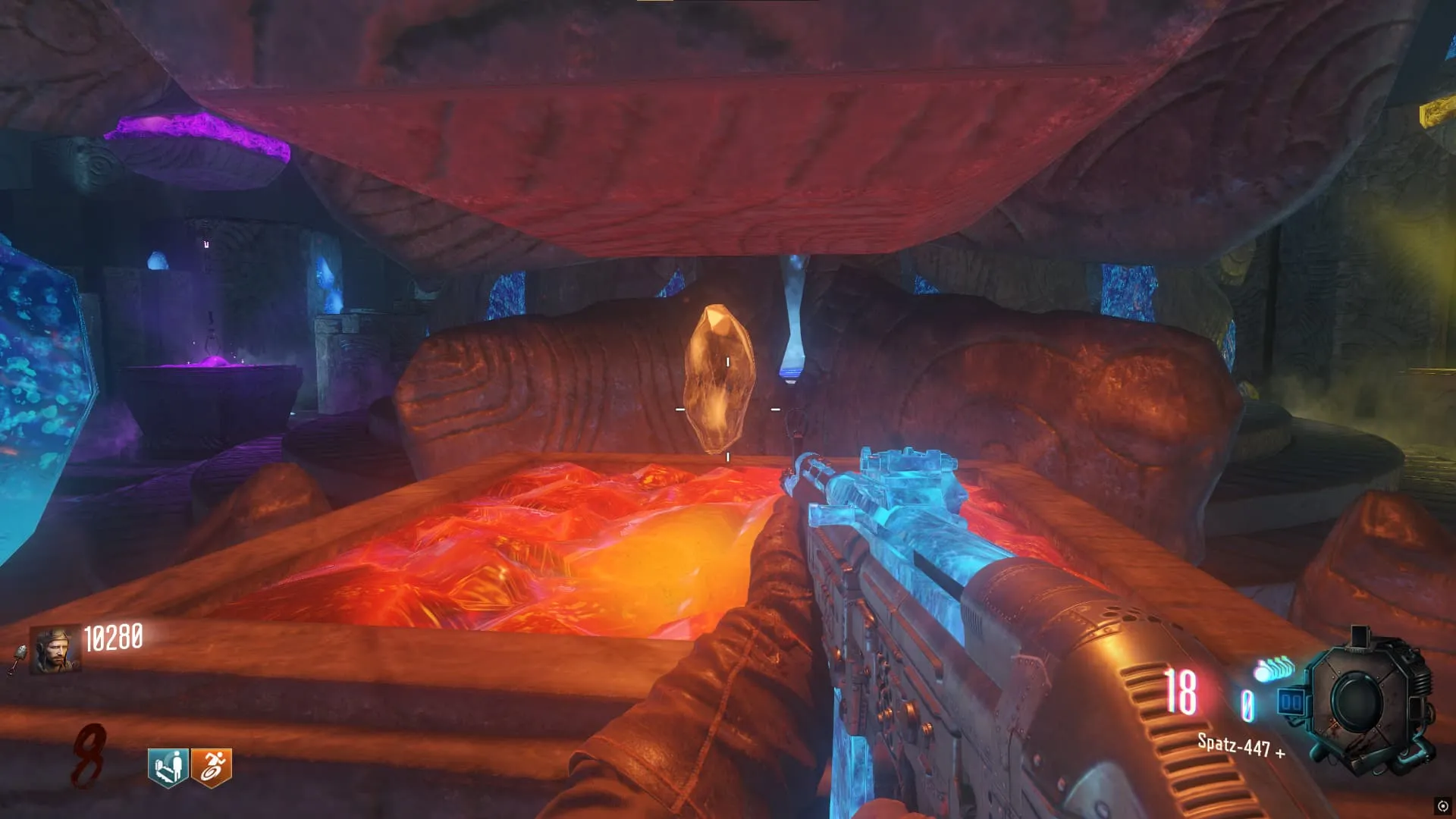Viewport: 1456px width, 819px height.
Task: Click the teal revive perk icon
Action: 168,767
